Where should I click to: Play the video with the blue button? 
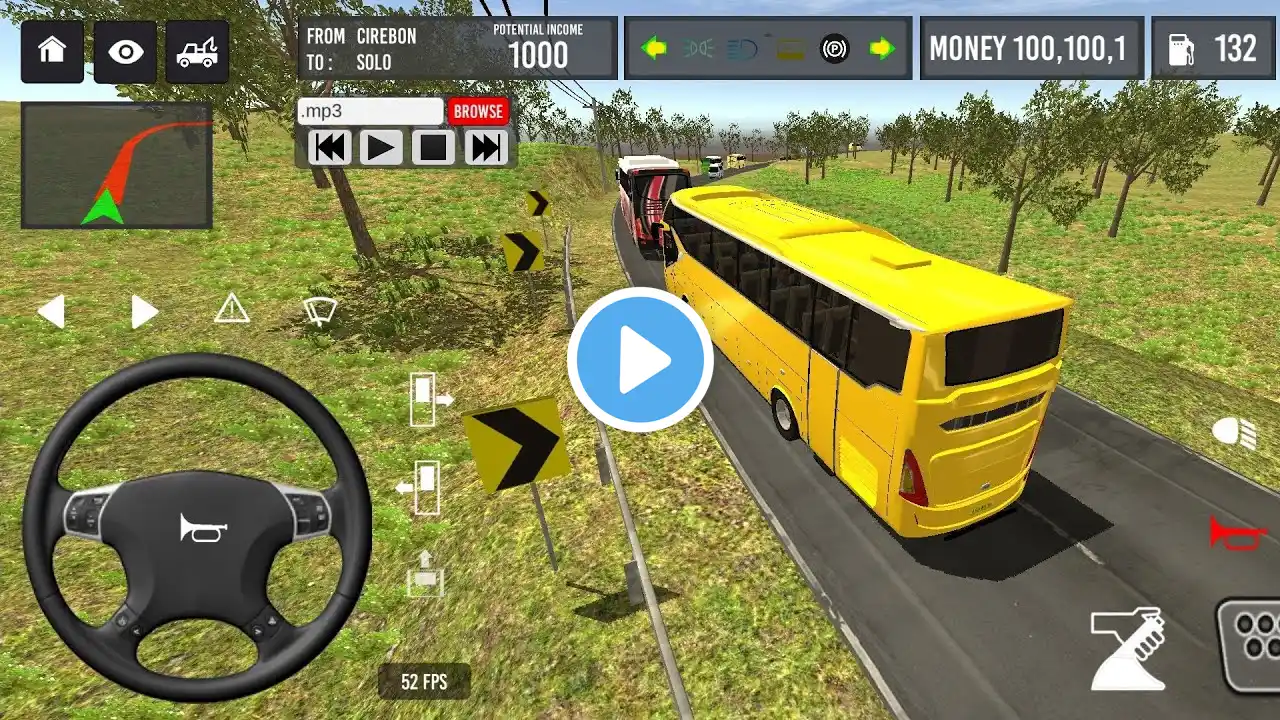pos(640,360)
